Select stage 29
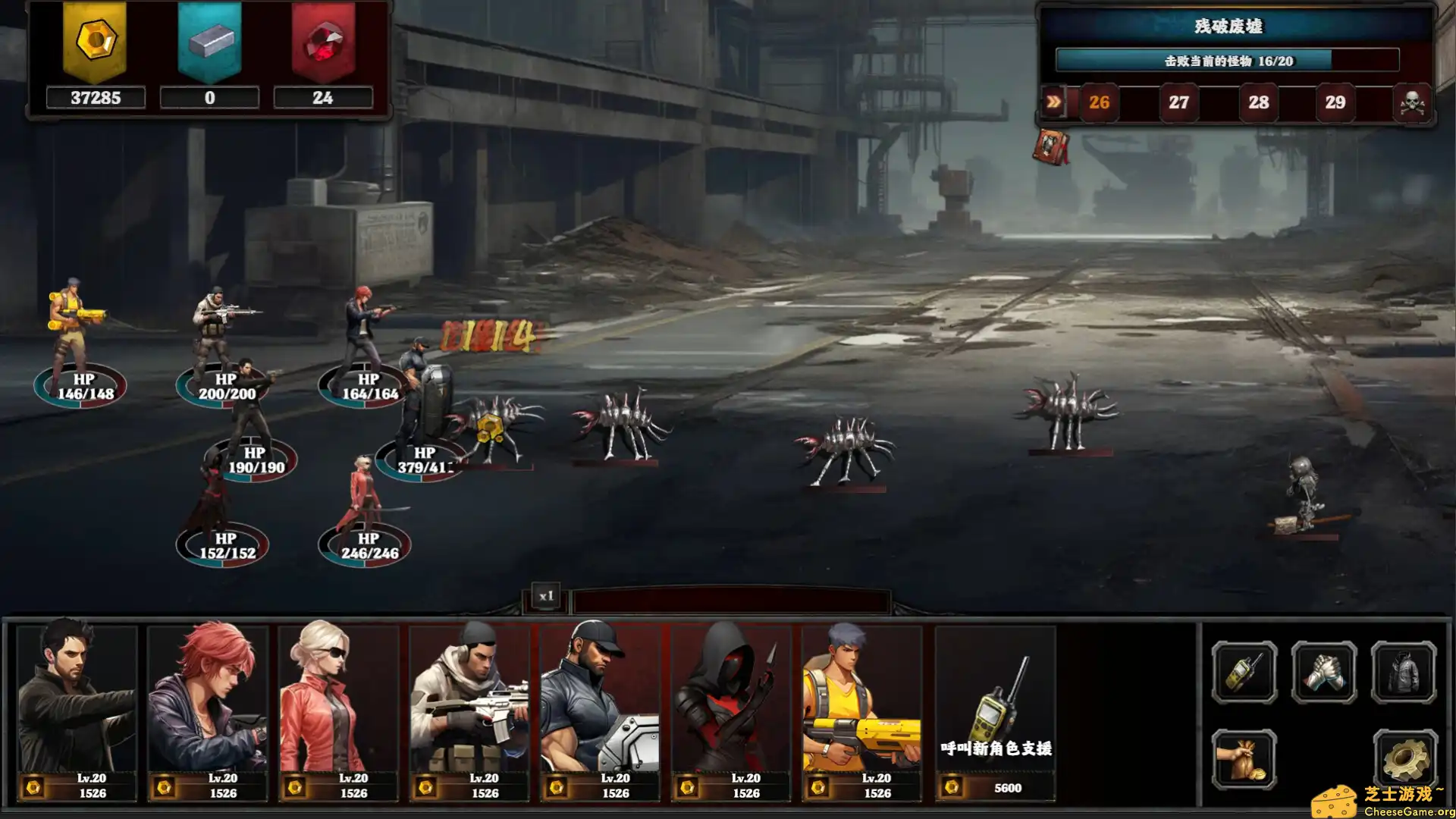This screenshot has width=1456, height=819. [x=1335, y=102]
